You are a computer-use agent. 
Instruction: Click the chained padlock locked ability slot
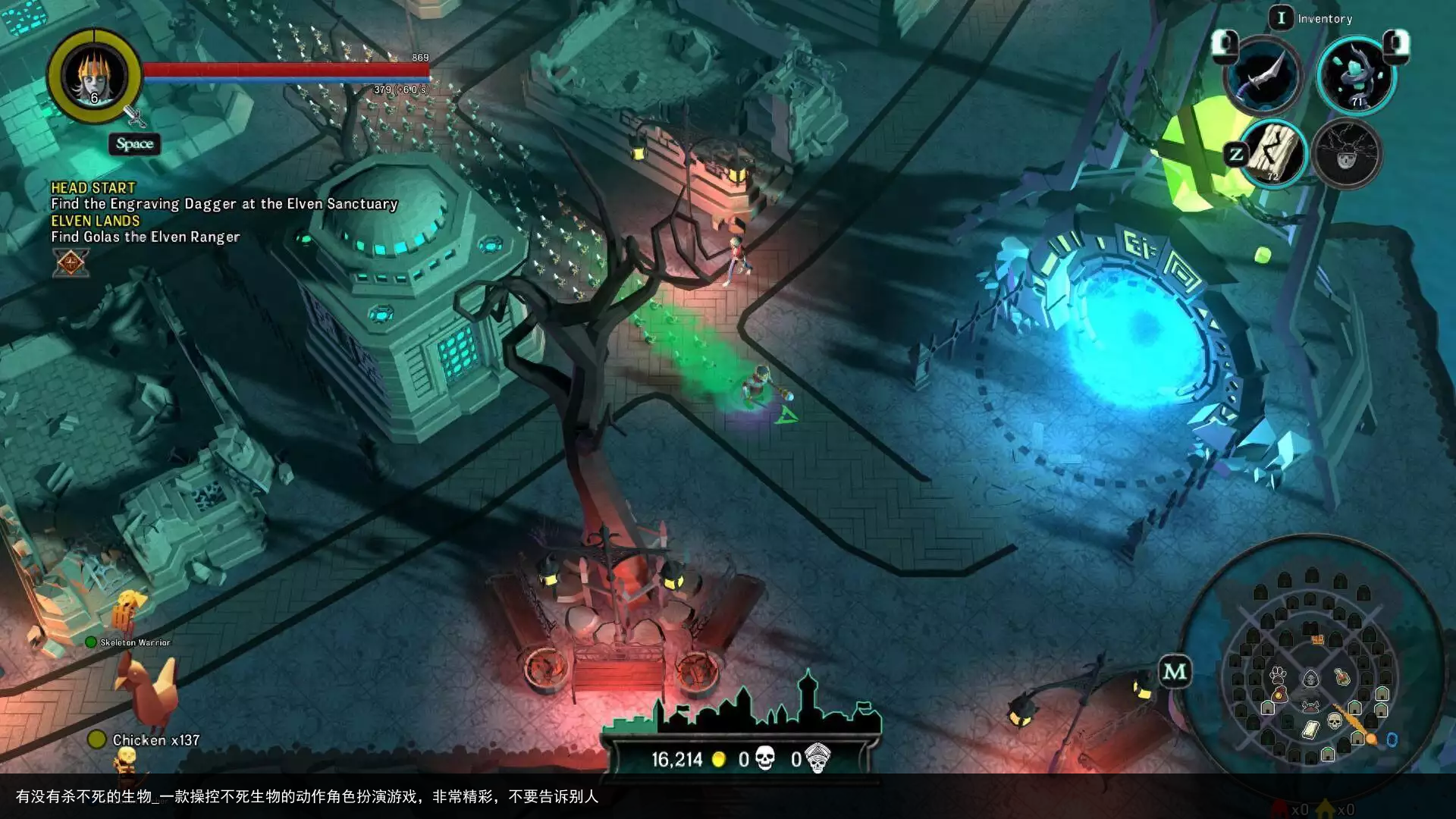[1347, 154]
